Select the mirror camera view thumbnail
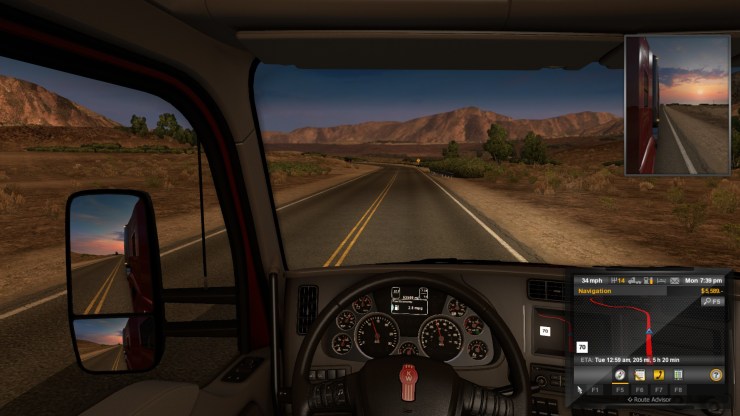This screenshot has height=416, width=740. pos(677,105)
